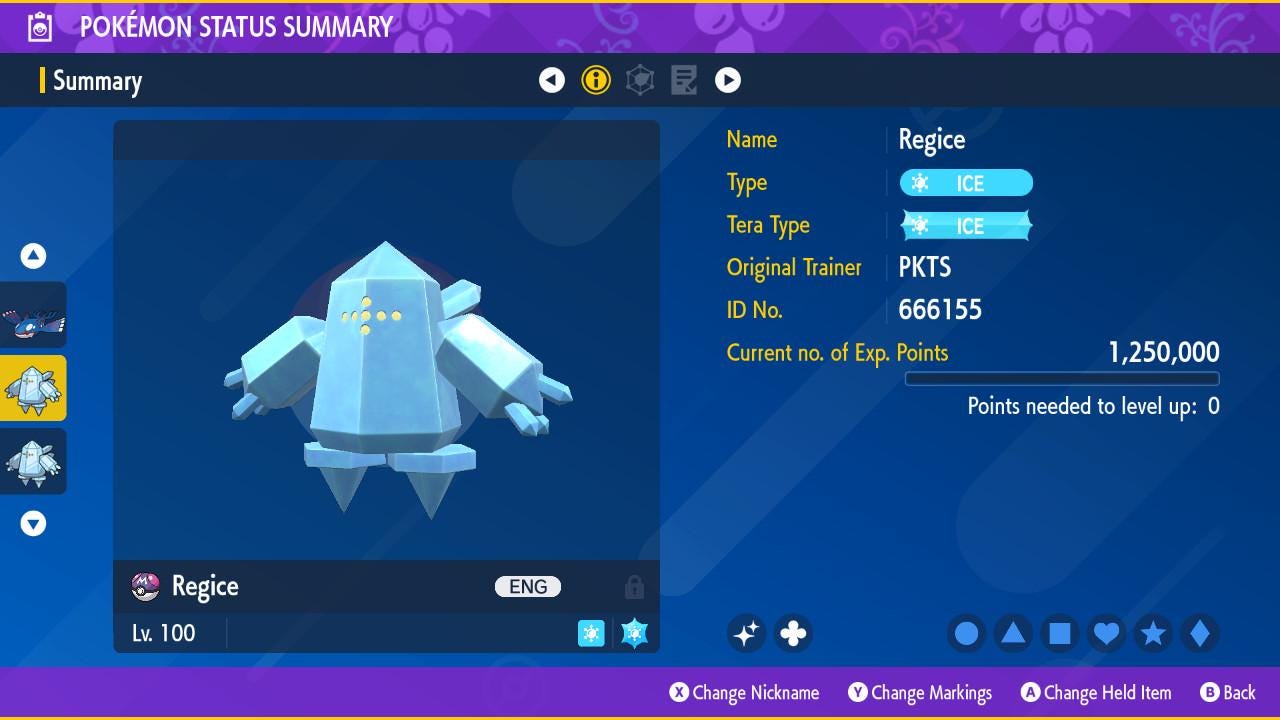Pick the unhighlighted Regice thumbnail
1280x720 pixels.
click(x=34, y=461)
